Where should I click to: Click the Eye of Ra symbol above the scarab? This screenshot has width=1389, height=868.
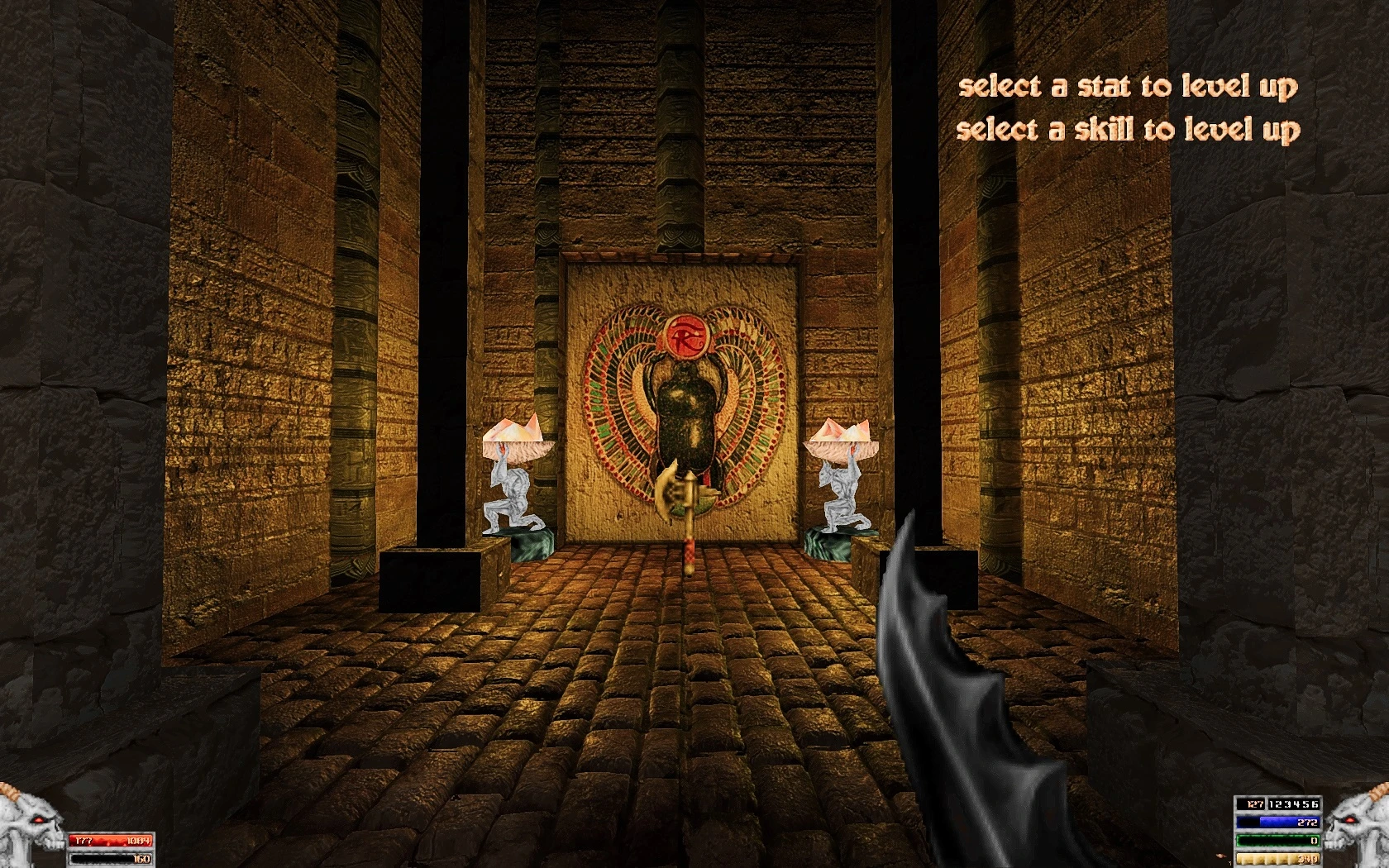pos(689,335)
